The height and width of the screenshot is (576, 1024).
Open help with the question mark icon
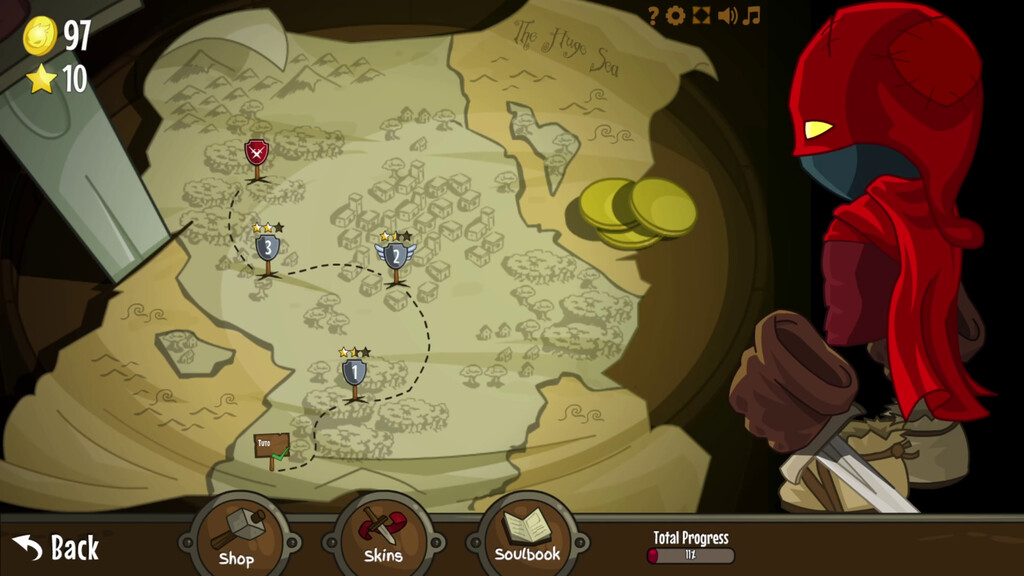pyautogui.click(x=653, y=15)
